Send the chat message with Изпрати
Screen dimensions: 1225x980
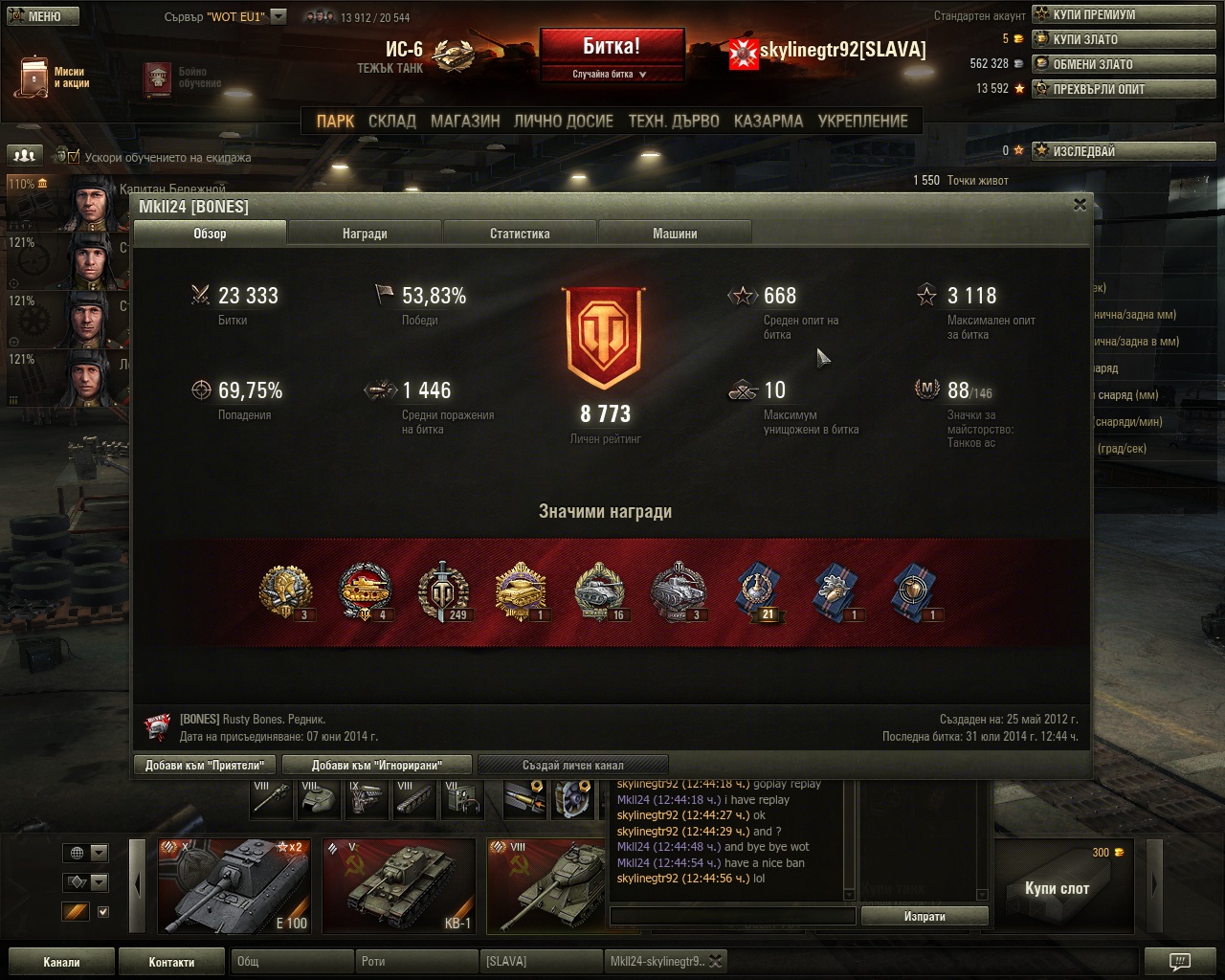[x=924, y=916]
